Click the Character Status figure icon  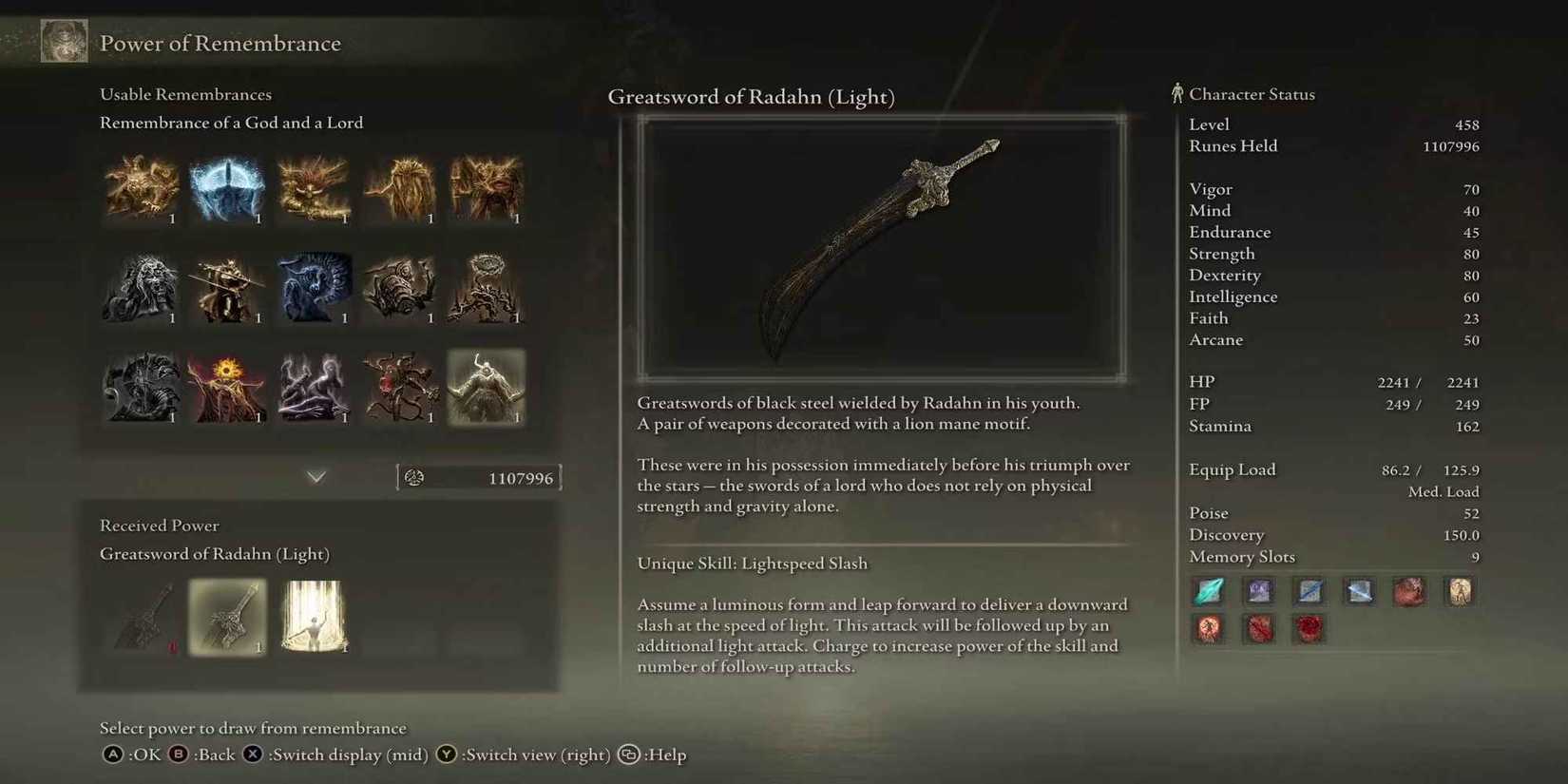pos(1178,92)
